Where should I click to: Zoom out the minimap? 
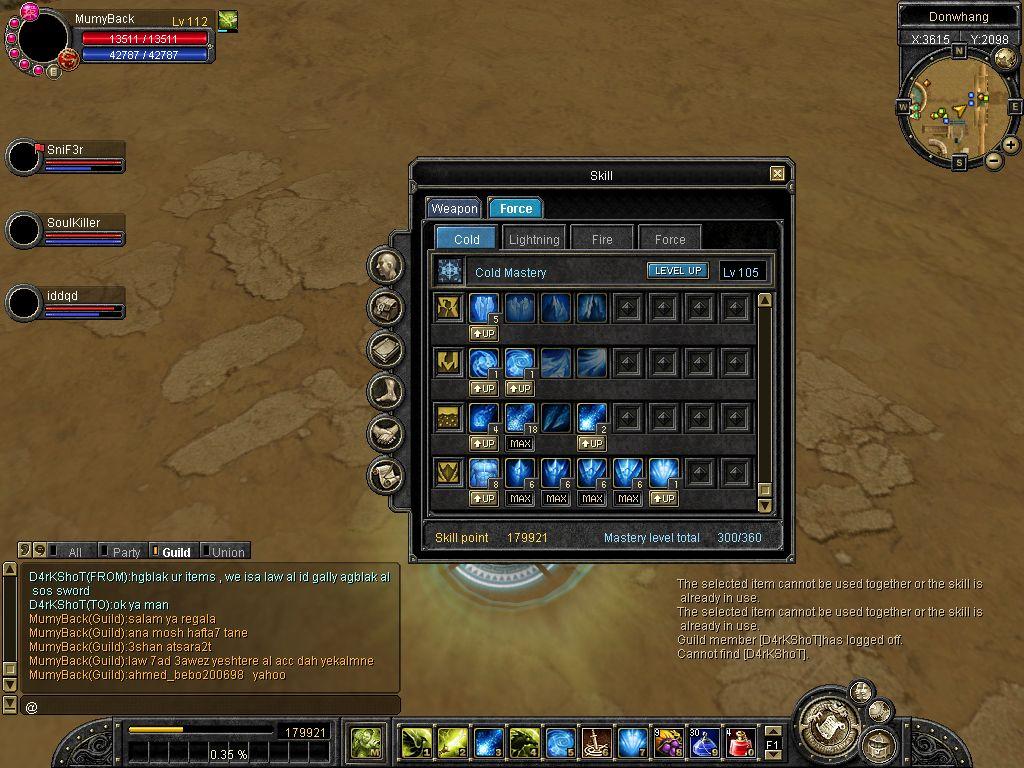pos(994,161)
